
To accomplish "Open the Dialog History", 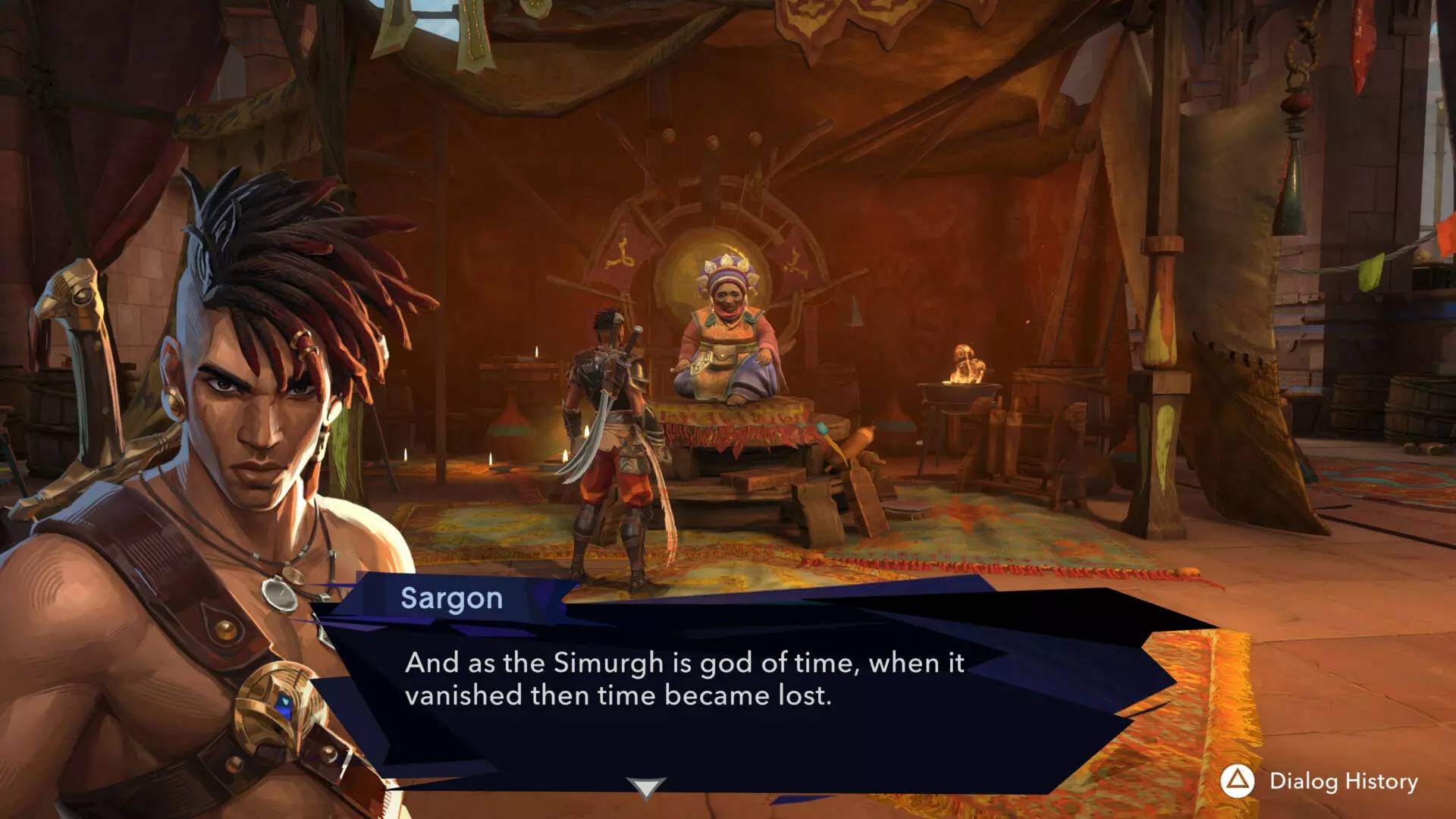I will point(1319,782).
